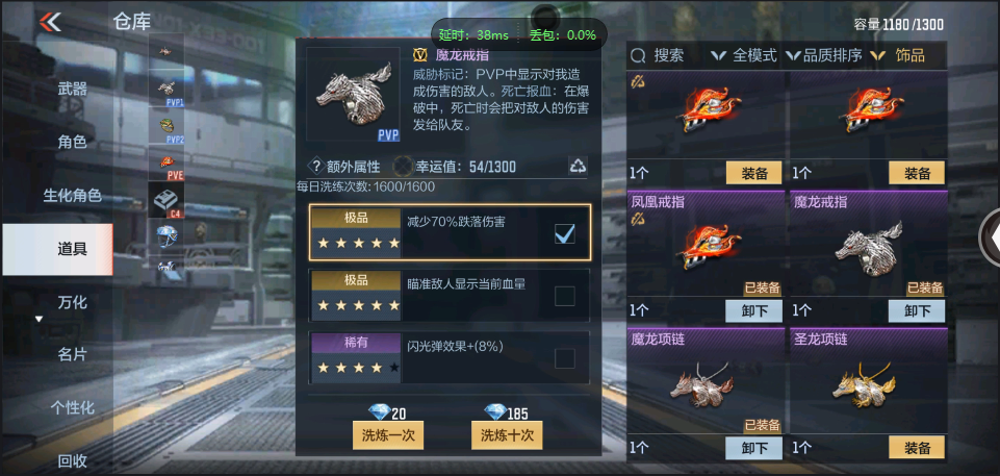
Task: Click the 洗炼十次 button
Action: pyautogui.click(x=507, y=435)
